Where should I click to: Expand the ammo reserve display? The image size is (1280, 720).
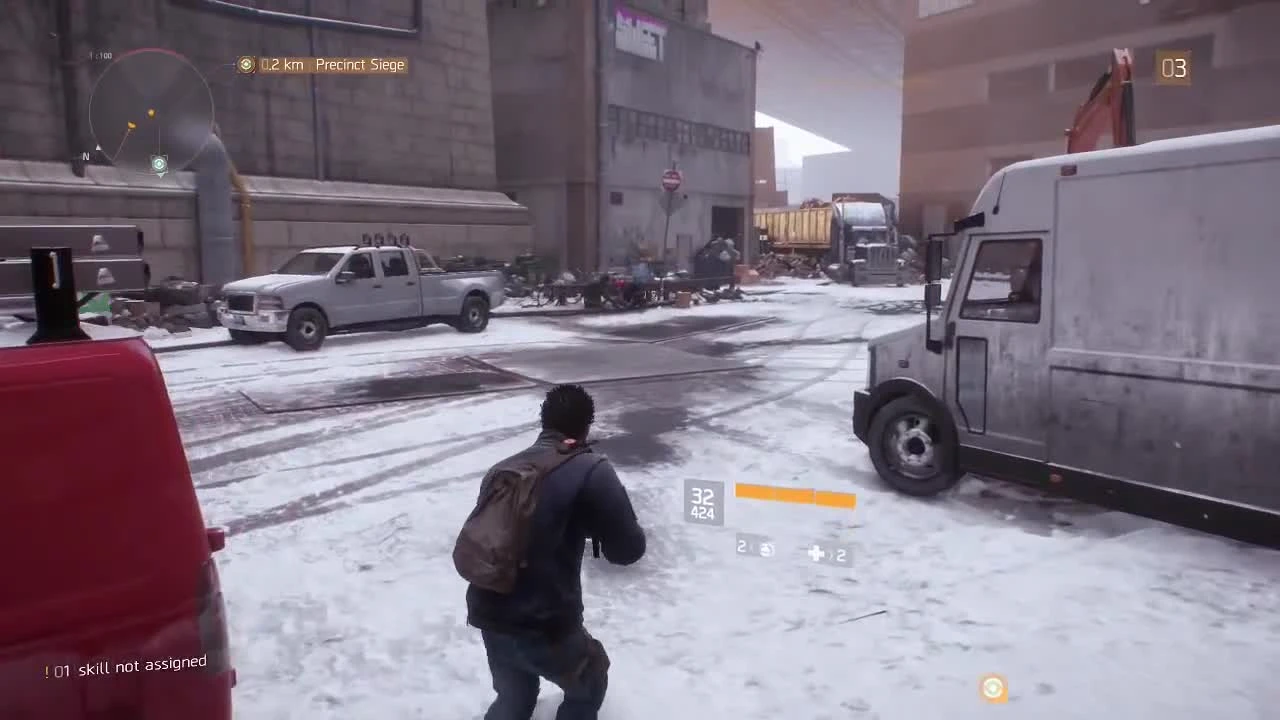(x=702, y=512)
